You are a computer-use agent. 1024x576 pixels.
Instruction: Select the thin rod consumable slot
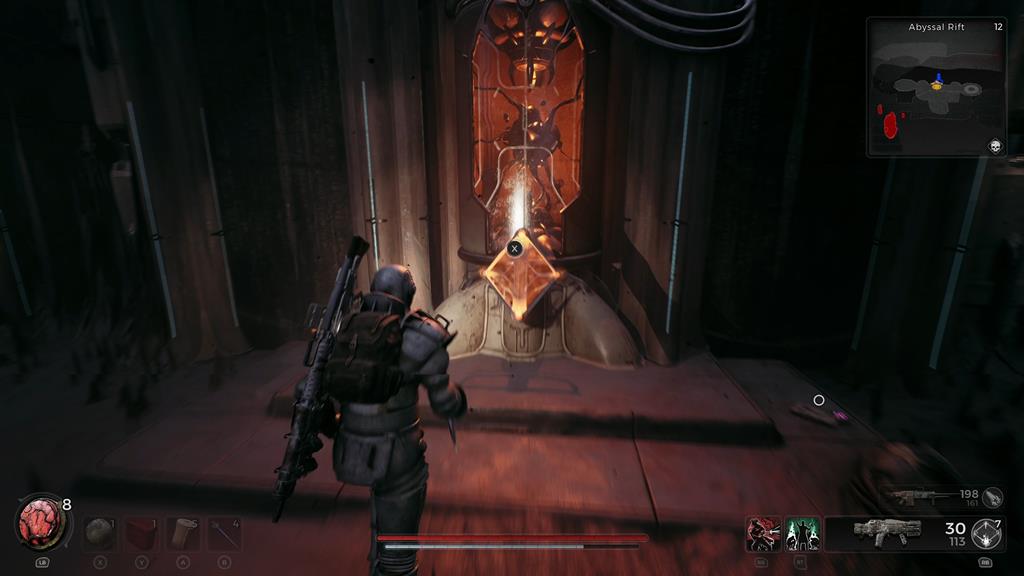click(224, 533)
